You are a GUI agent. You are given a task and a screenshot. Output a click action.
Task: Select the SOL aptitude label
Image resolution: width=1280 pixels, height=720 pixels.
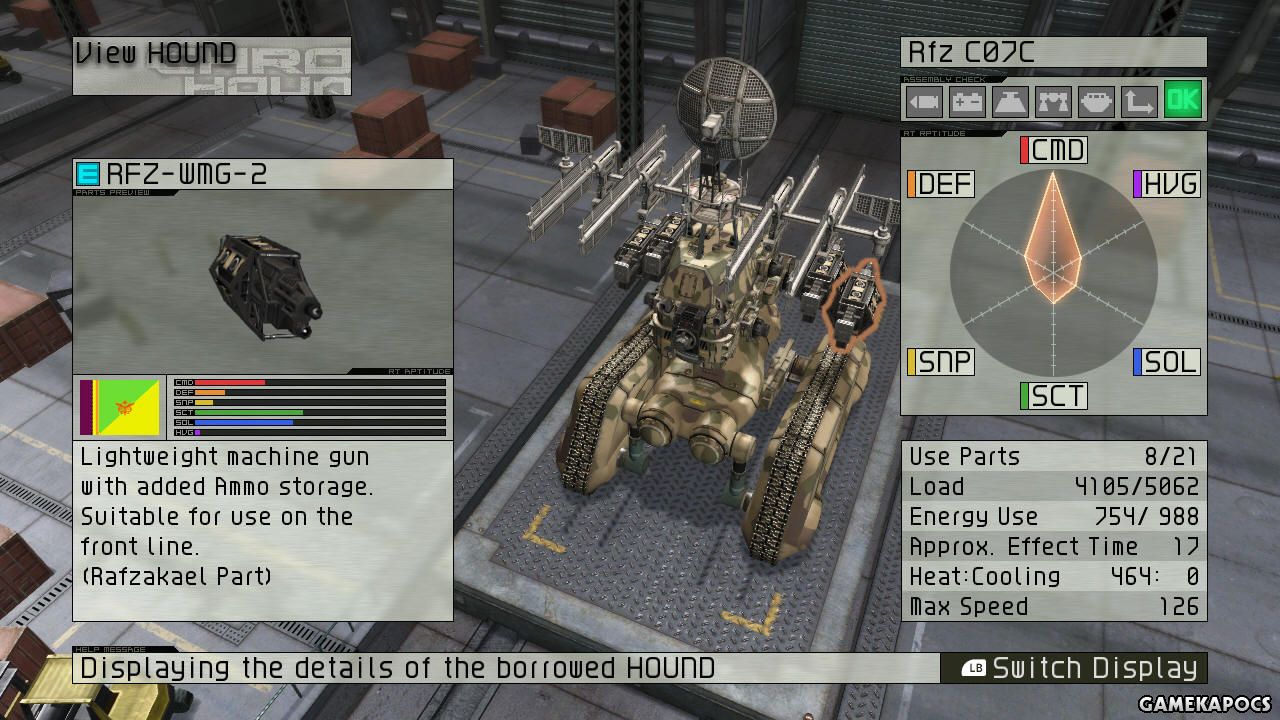[x=1166, y=361]
